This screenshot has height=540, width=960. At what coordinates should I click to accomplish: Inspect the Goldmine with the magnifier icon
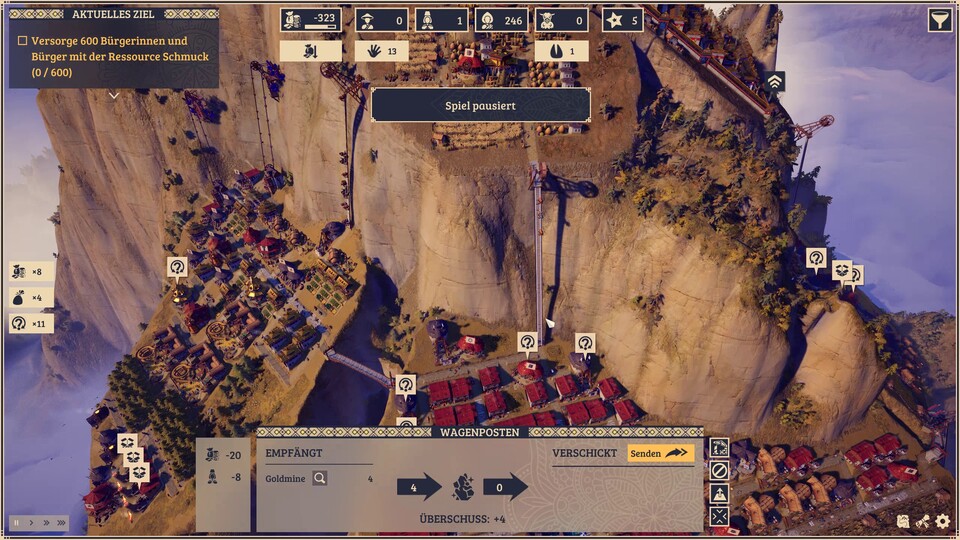point(320,479)
